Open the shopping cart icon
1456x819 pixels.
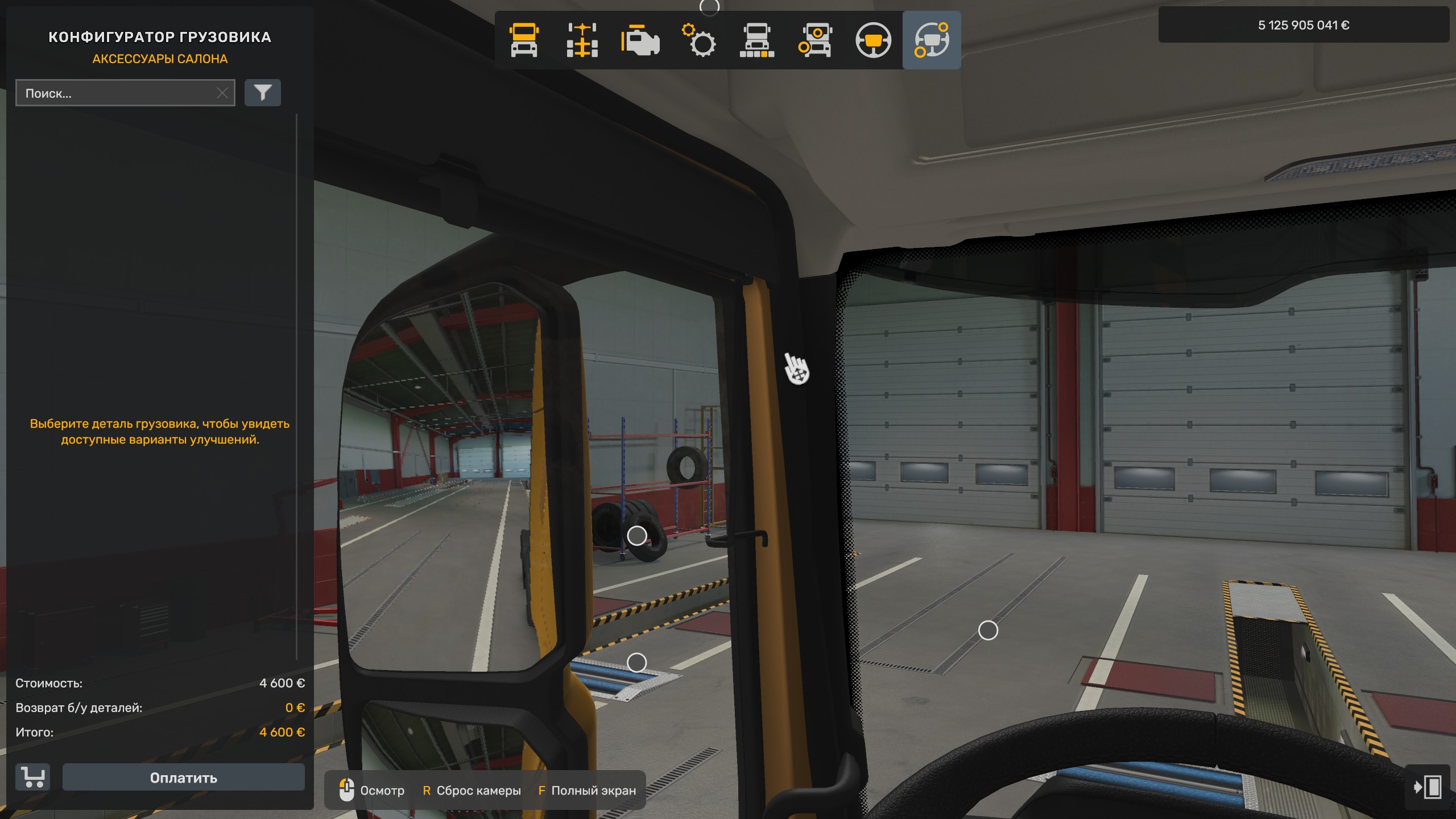[x=33, y=777]
